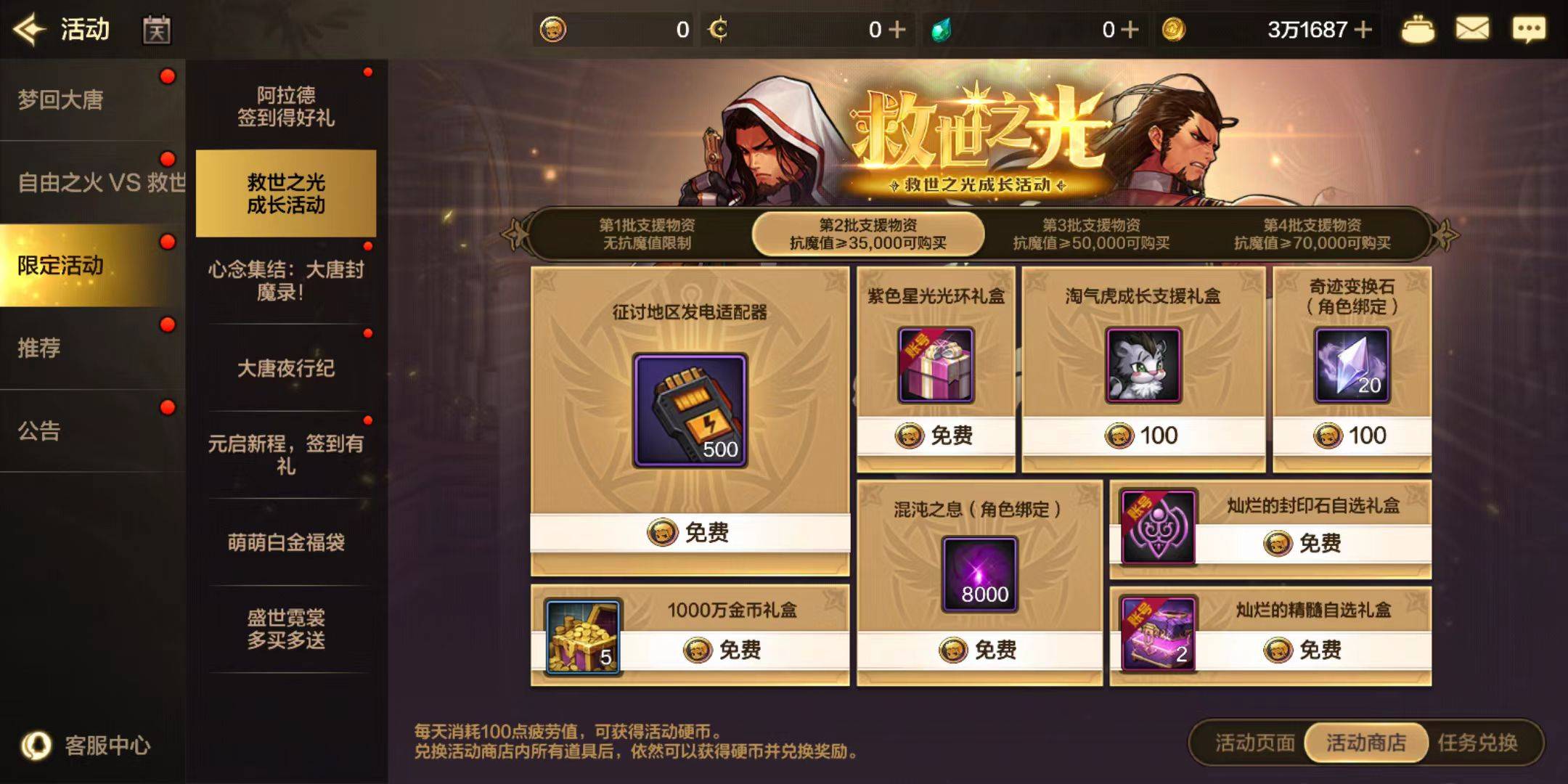Click the + next to the diamond currency
Screen dimensions: 1568x784
(1129, 29)
